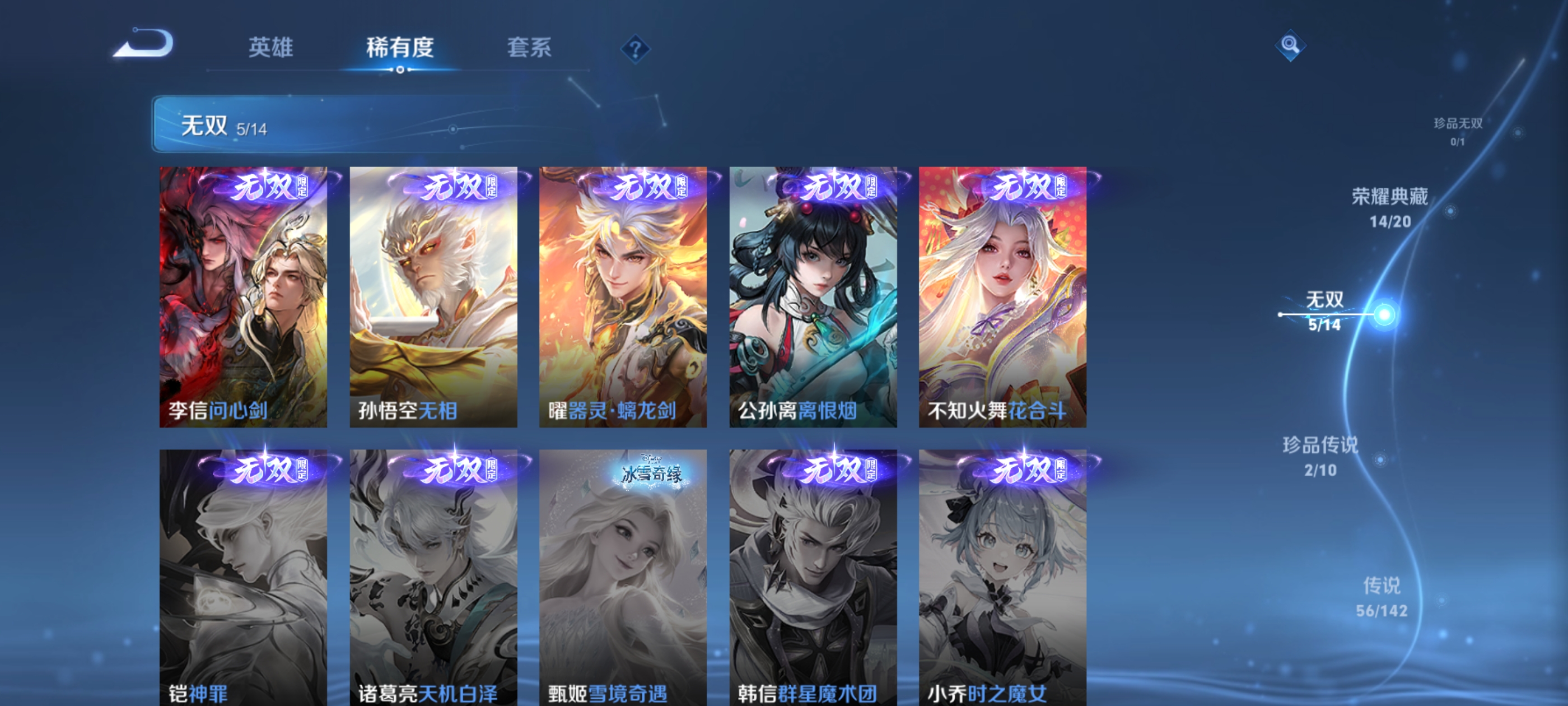
Task: Open the help question mark icon
Action: tap(636, 50)
